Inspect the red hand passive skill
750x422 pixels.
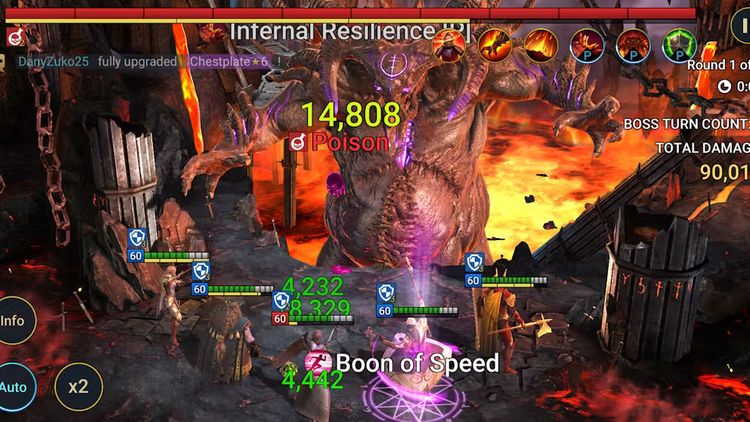tap(587, 44)
